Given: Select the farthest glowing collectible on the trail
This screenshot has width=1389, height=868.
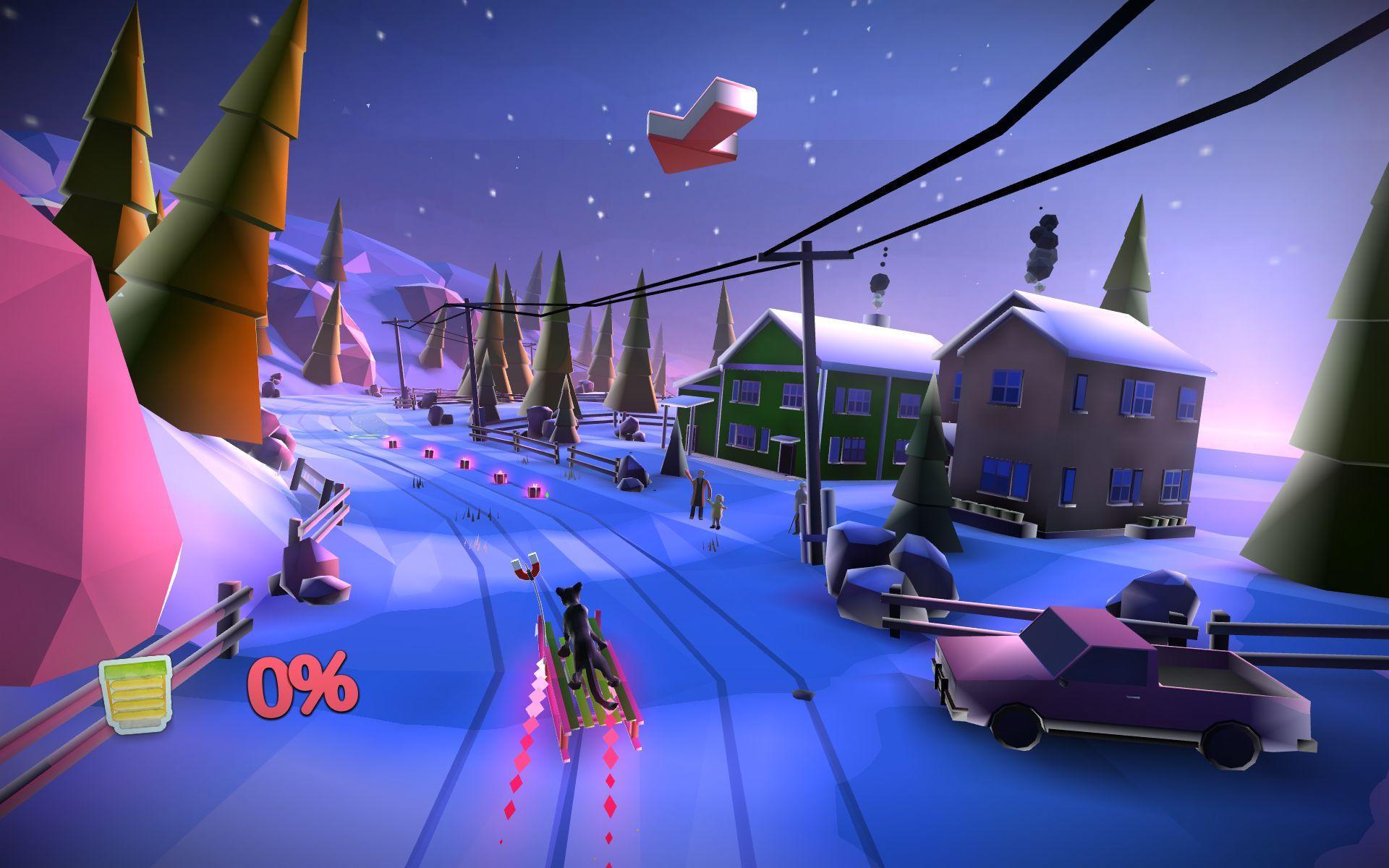Looking at the screenshot, I should pos(393,444).
